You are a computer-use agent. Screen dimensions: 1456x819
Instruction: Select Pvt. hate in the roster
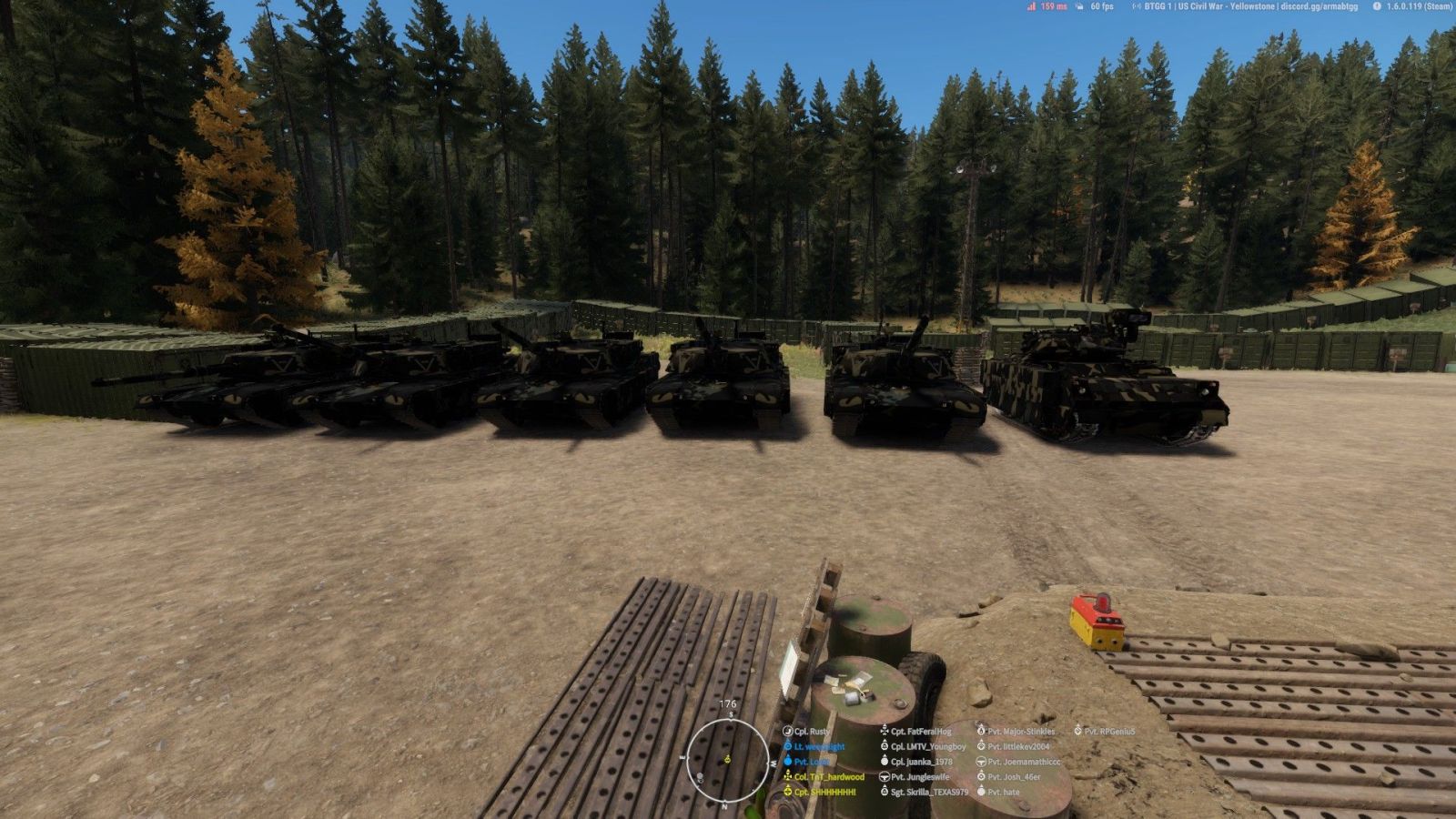pyautogui.click(x=1004, y=793)
